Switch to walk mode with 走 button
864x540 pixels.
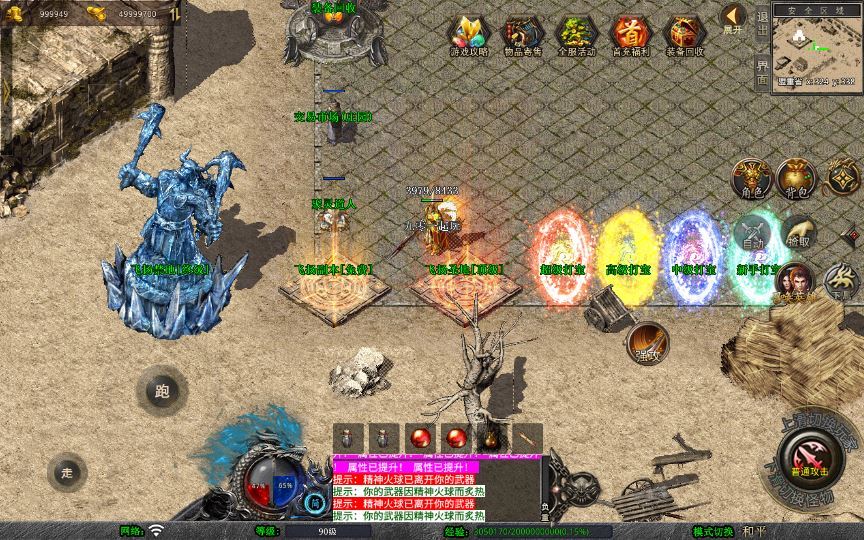tap(67, 472)
